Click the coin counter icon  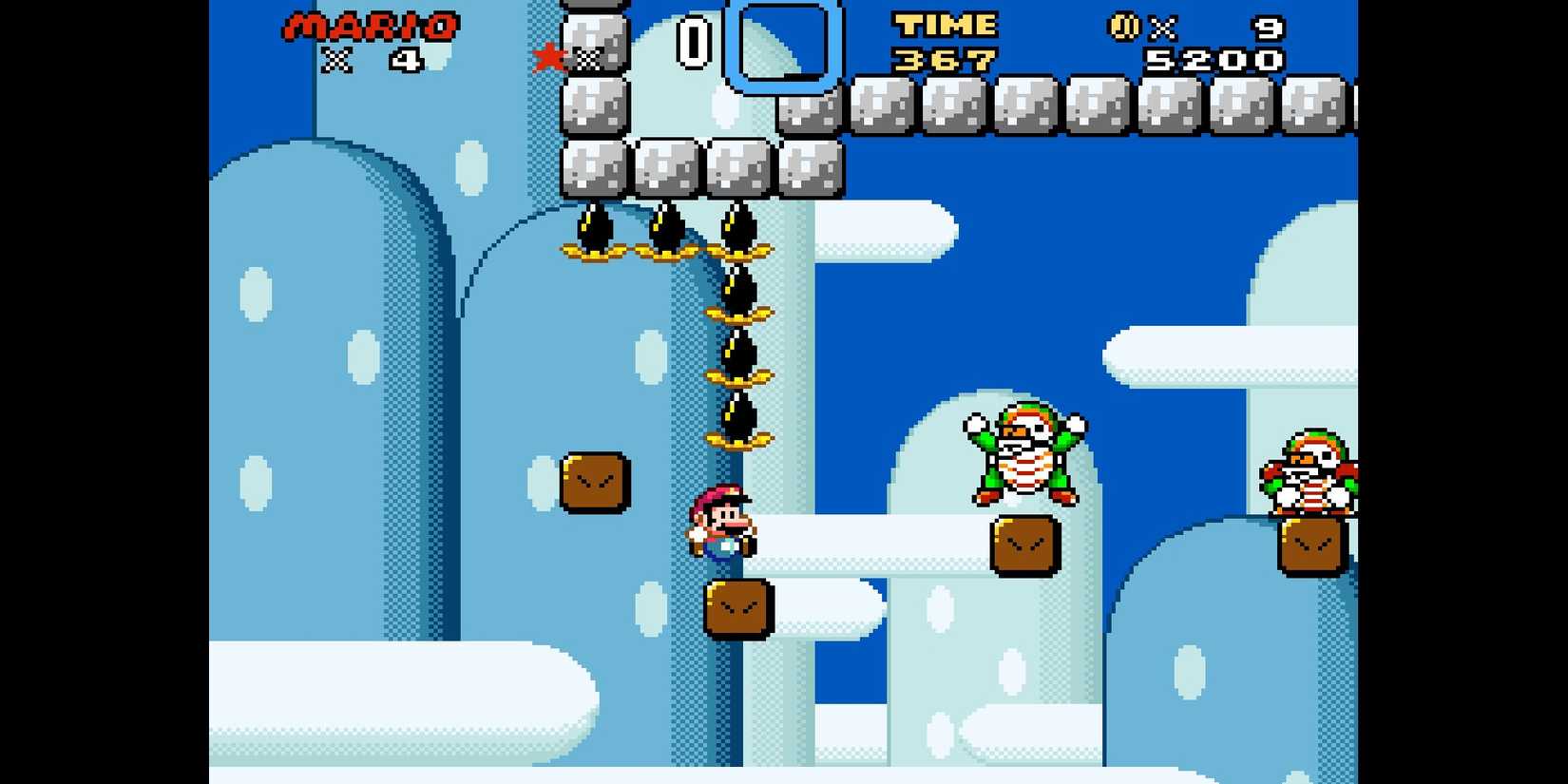pyautogui.click(x=1124, y=27)
